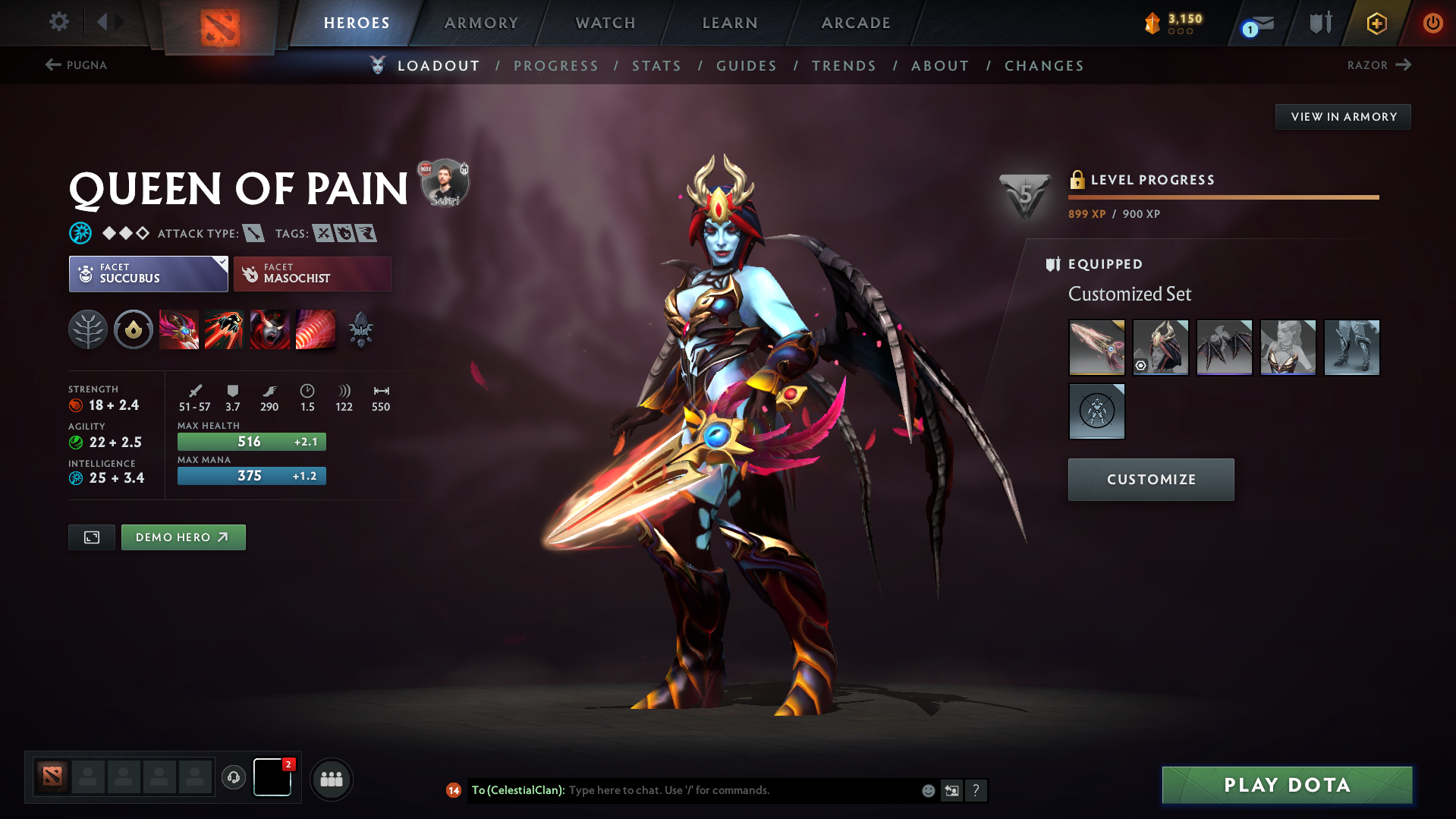
Task: Select the weapon thumbnail in Customized Set
Action: (1096, 347)
